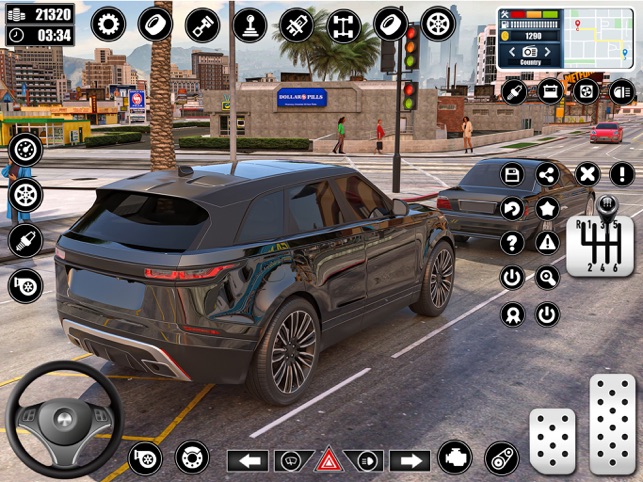This screenshot has height=482, width=643.
Task: Open the share button
Action: click(x=547, y=175)
